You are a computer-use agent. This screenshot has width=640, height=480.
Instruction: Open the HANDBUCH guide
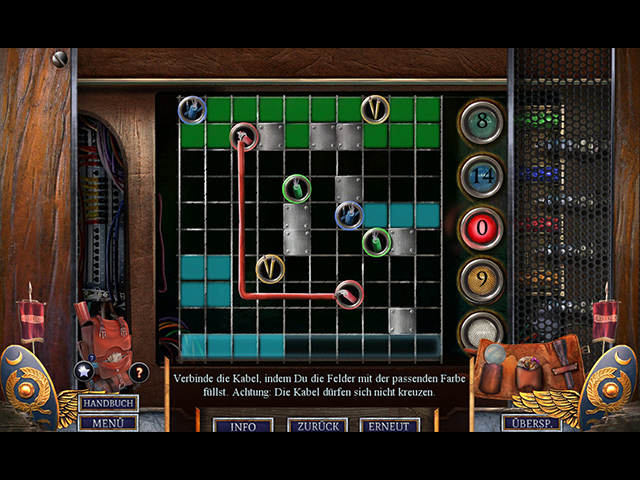click(x=109, y=403)
